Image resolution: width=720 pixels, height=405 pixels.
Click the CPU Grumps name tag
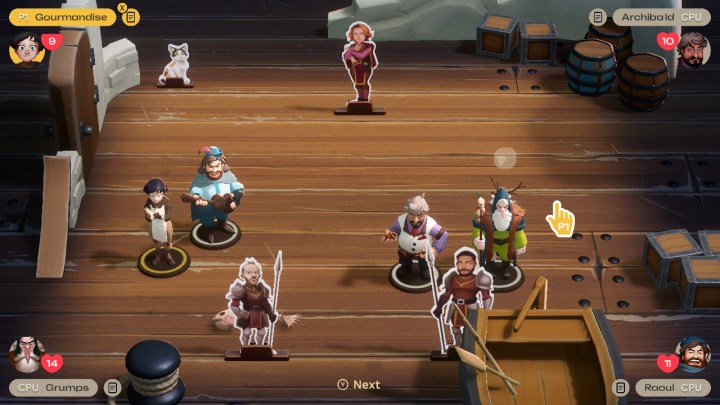[x=54, y=388]
